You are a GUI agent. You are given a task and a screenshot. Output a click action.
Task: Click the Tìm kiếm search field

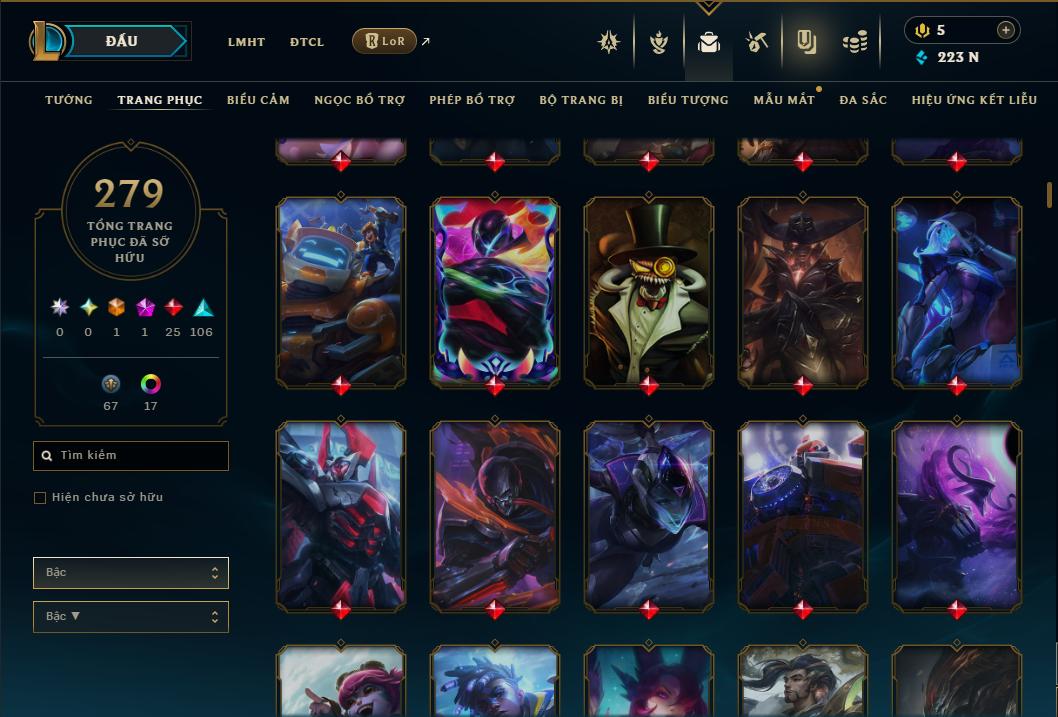[x=131, y=456]
